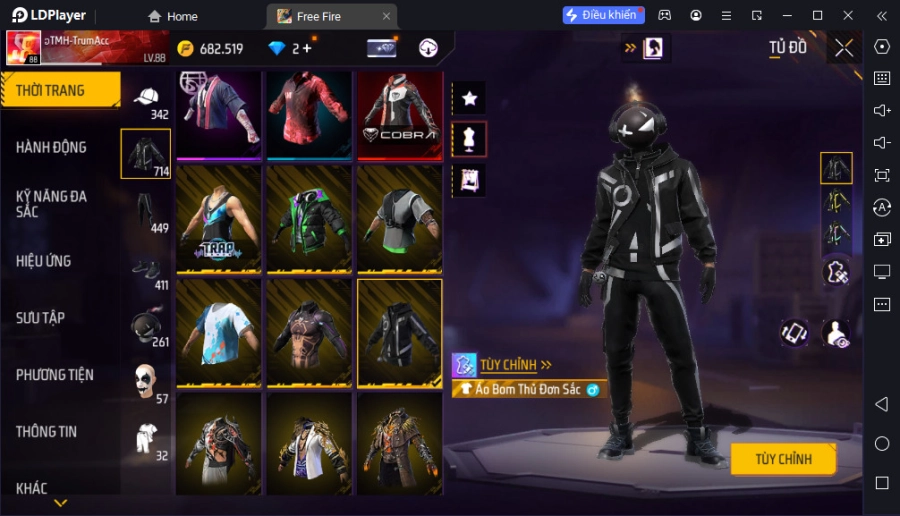Screen dimensions: 900x516
Task: Choose the white and blue t-shirt
Action: tap(218, 332)
